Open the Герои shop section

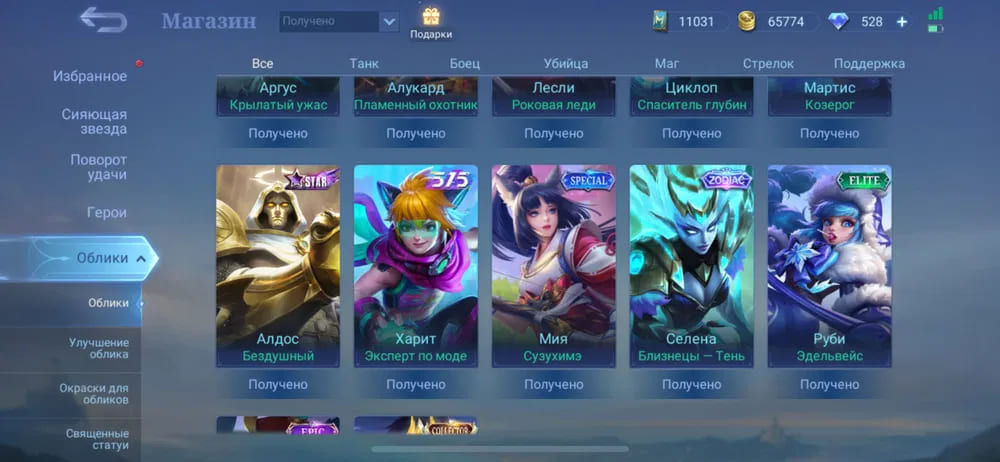pos(106,212)
